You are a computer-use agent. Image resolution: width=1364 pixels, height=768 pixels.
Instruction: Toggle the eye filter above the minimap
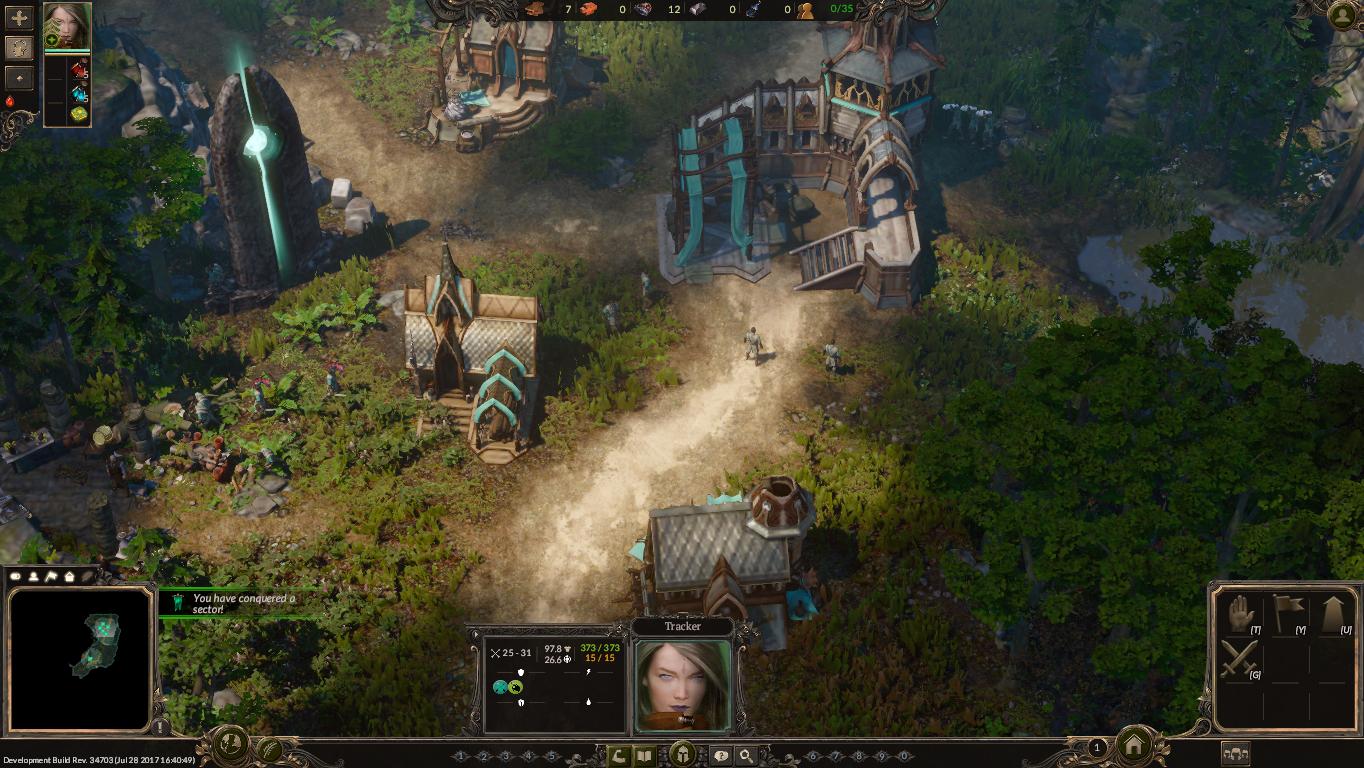click(x=17, y=576)
